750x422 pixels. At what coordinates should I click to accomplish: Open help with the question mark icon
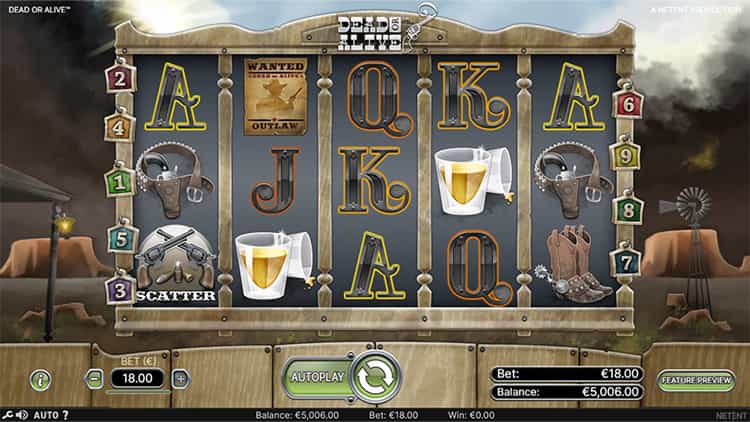66,415
